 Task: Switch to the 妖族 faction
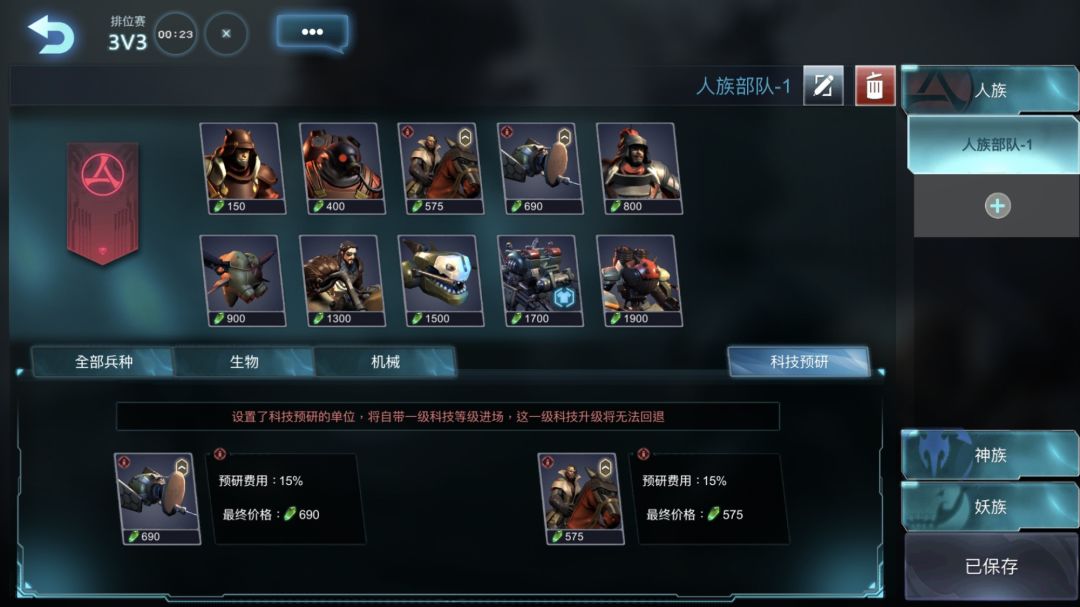pyautogui.click(x=990, y=507)
